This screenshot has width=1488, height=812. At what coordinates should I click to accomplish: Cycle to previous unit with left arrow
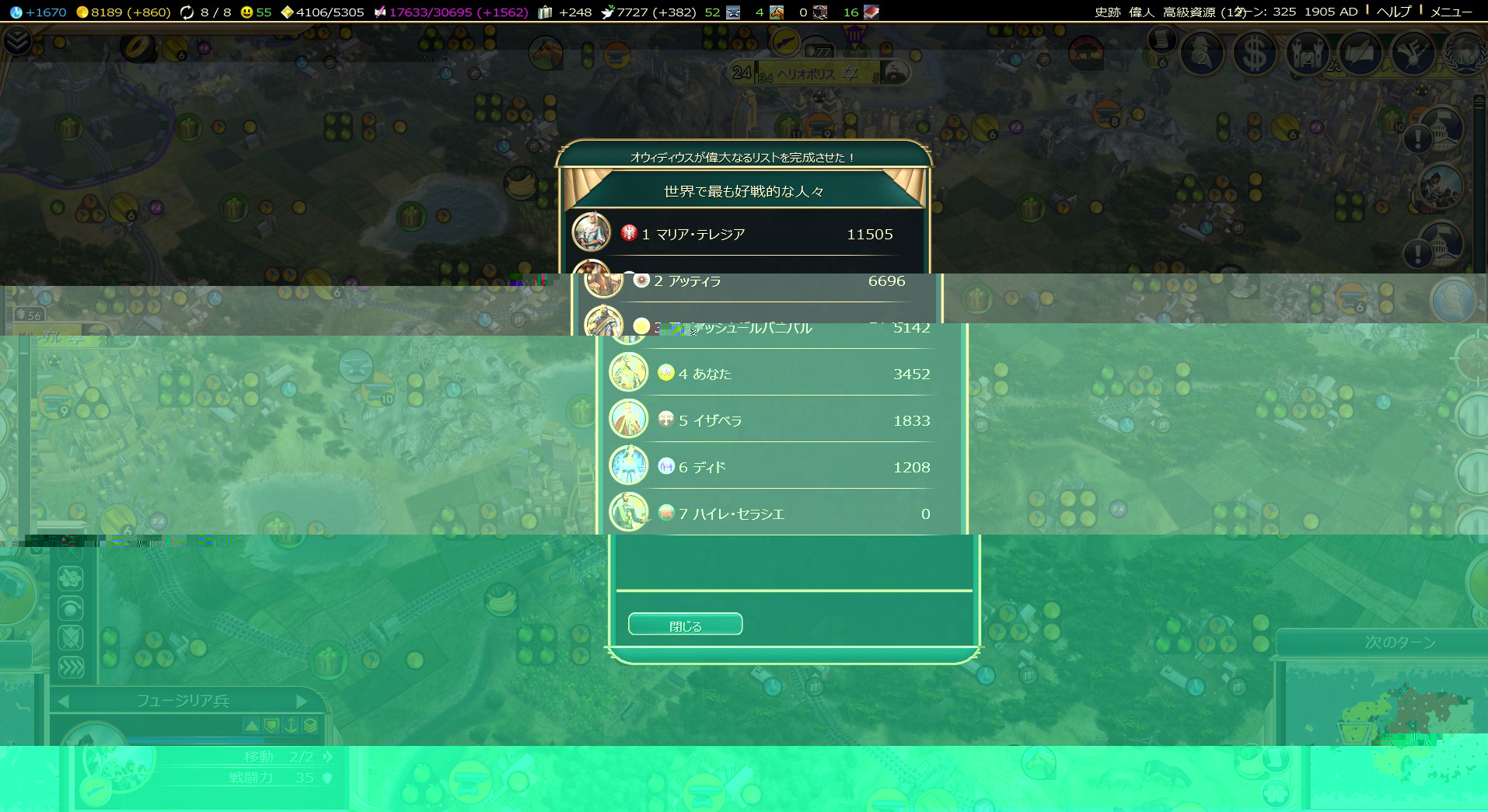point(64,701)
